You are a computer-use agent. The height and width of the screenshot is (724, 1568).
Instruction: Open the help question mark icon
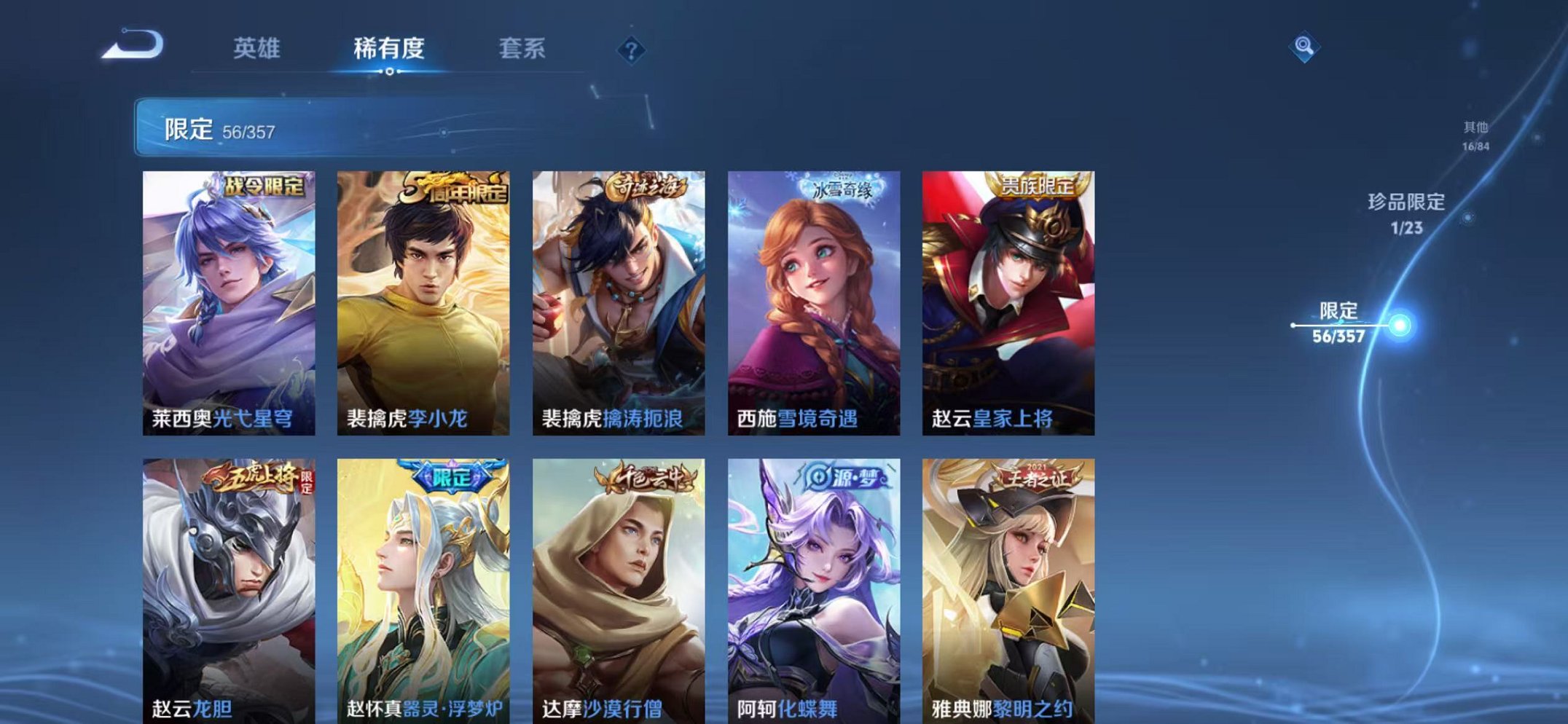click(x=631, y=50)
